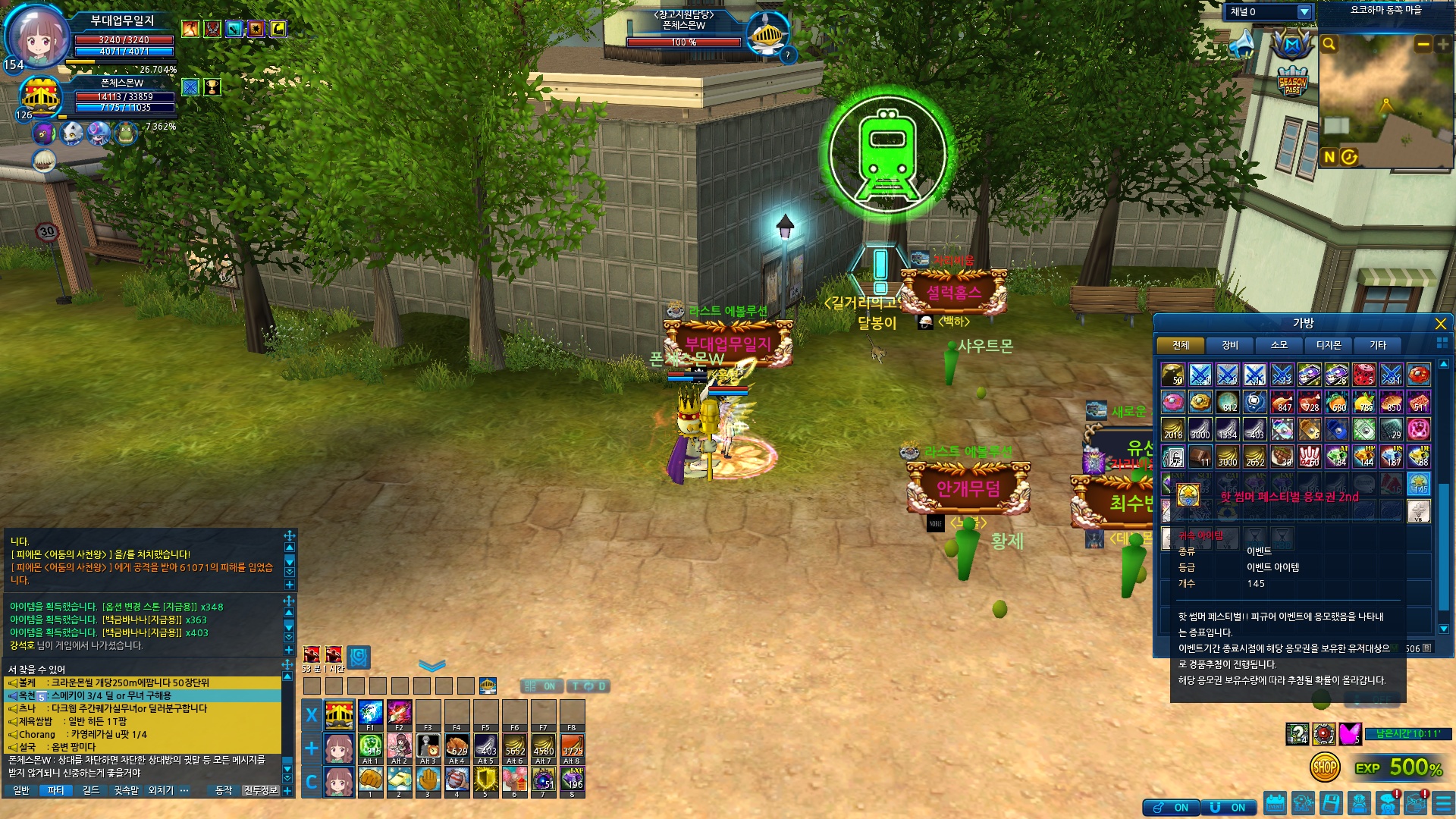The width and height of the screenshot is (1456, 819).
Task: Open the 소모 inventory tab
Action: click(1279, 345)
